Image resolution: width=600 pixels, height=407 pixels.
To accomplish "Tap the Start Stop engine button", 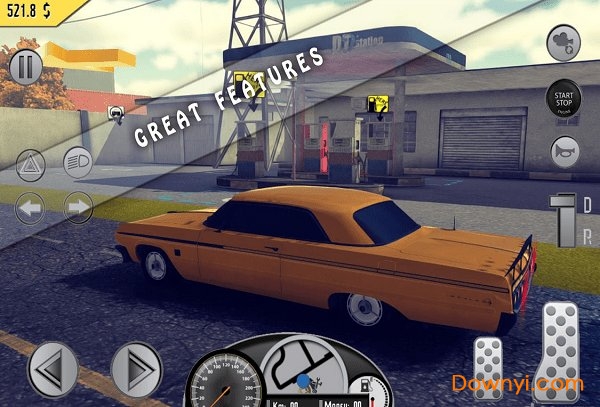I will (563, 101).
